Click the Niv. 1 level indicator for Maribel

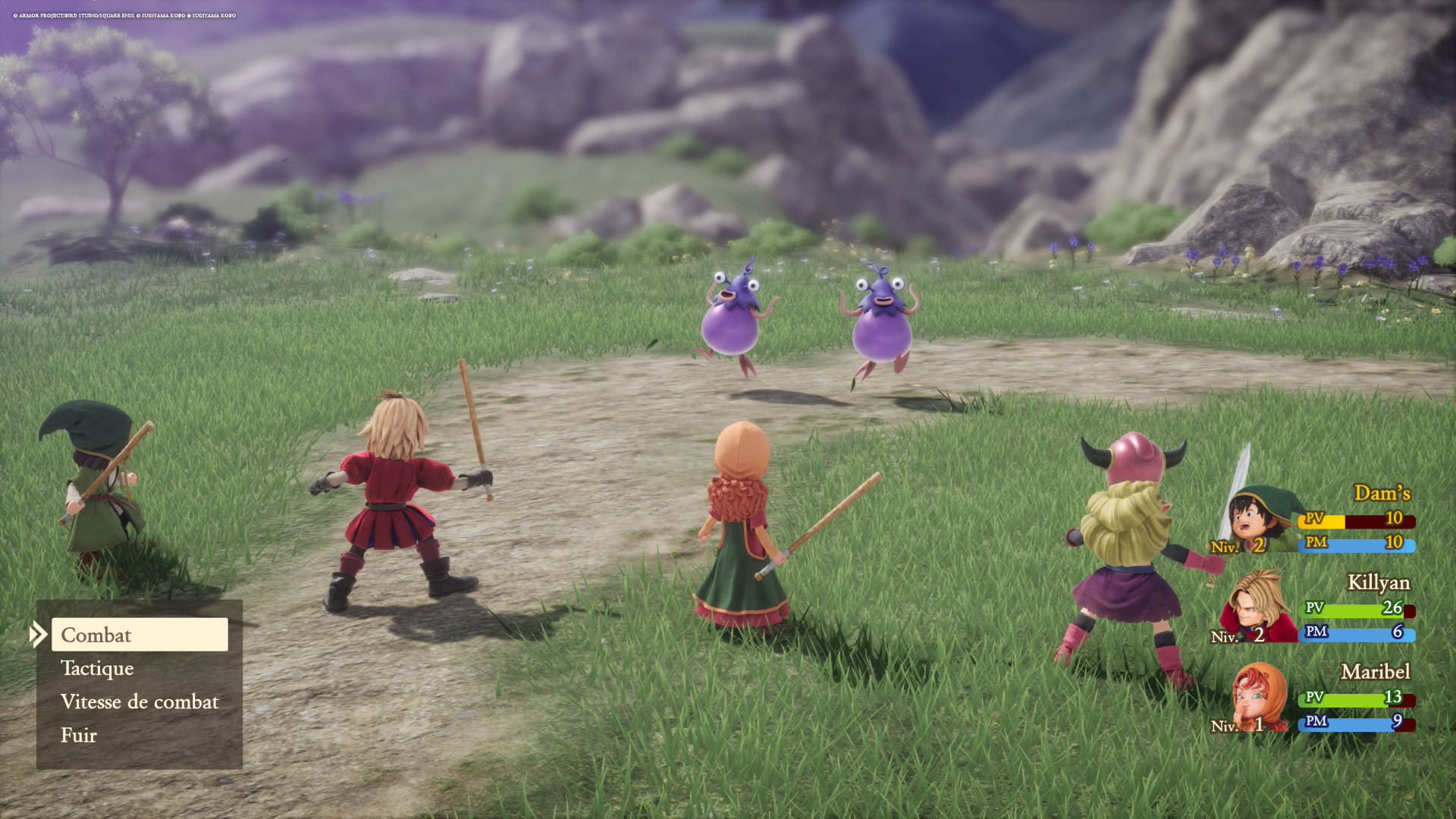click(x=1236, y=724)
